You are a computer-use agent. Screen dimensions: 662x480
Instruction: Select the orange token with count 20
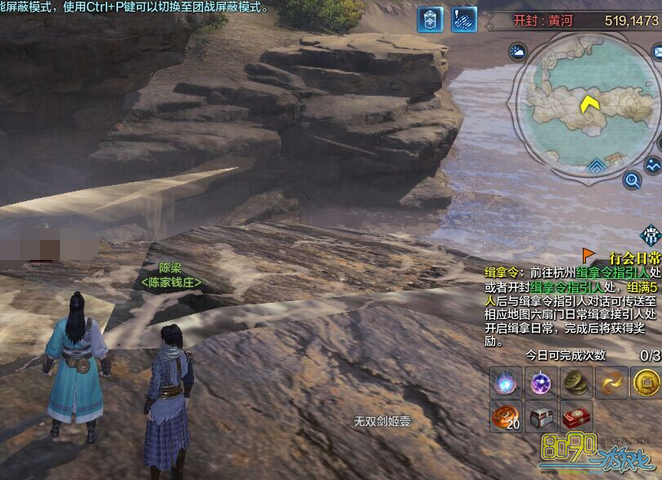504,416
